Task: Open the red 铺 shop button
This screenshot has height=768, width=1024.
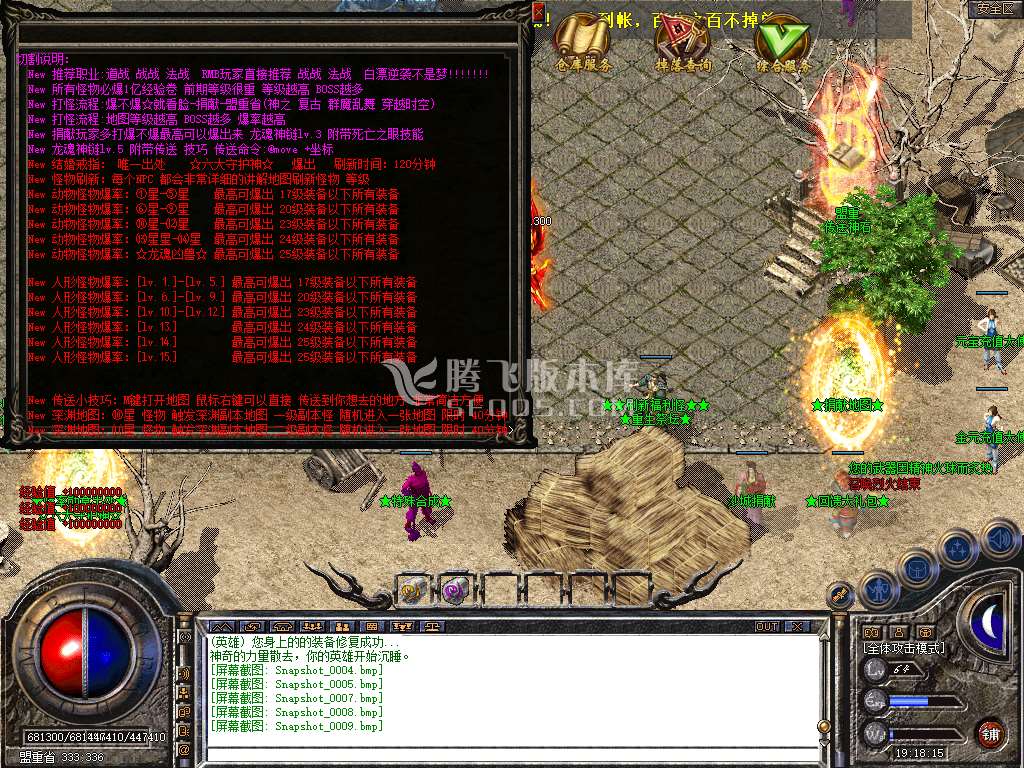Action: [x=990, y=731]
